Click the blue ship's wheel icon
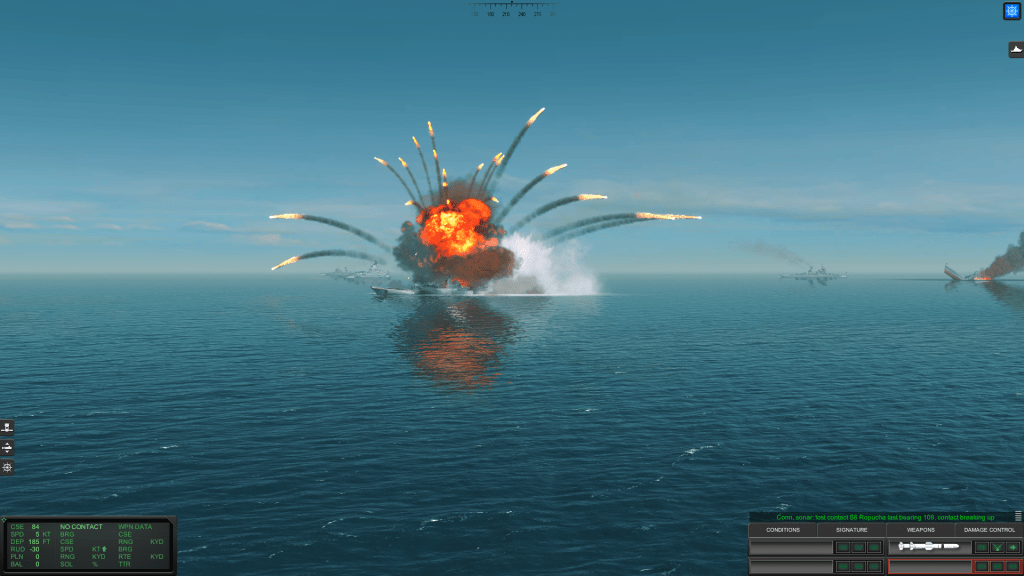This screenshot has width=1024, height=576. pos(1011,11)
